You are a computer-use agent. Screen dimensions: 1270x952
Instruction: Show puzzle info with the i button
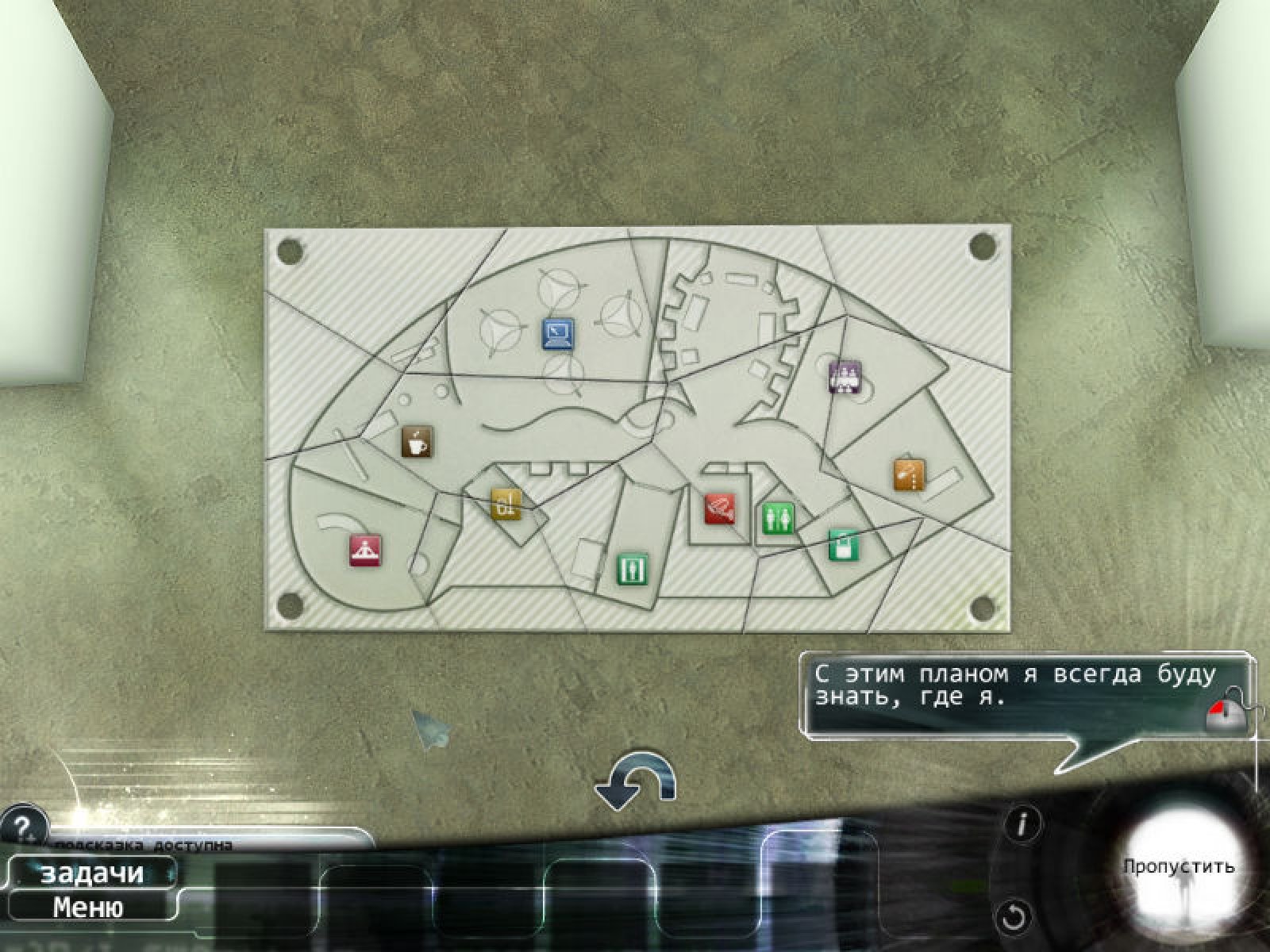tap(1022, 825)
